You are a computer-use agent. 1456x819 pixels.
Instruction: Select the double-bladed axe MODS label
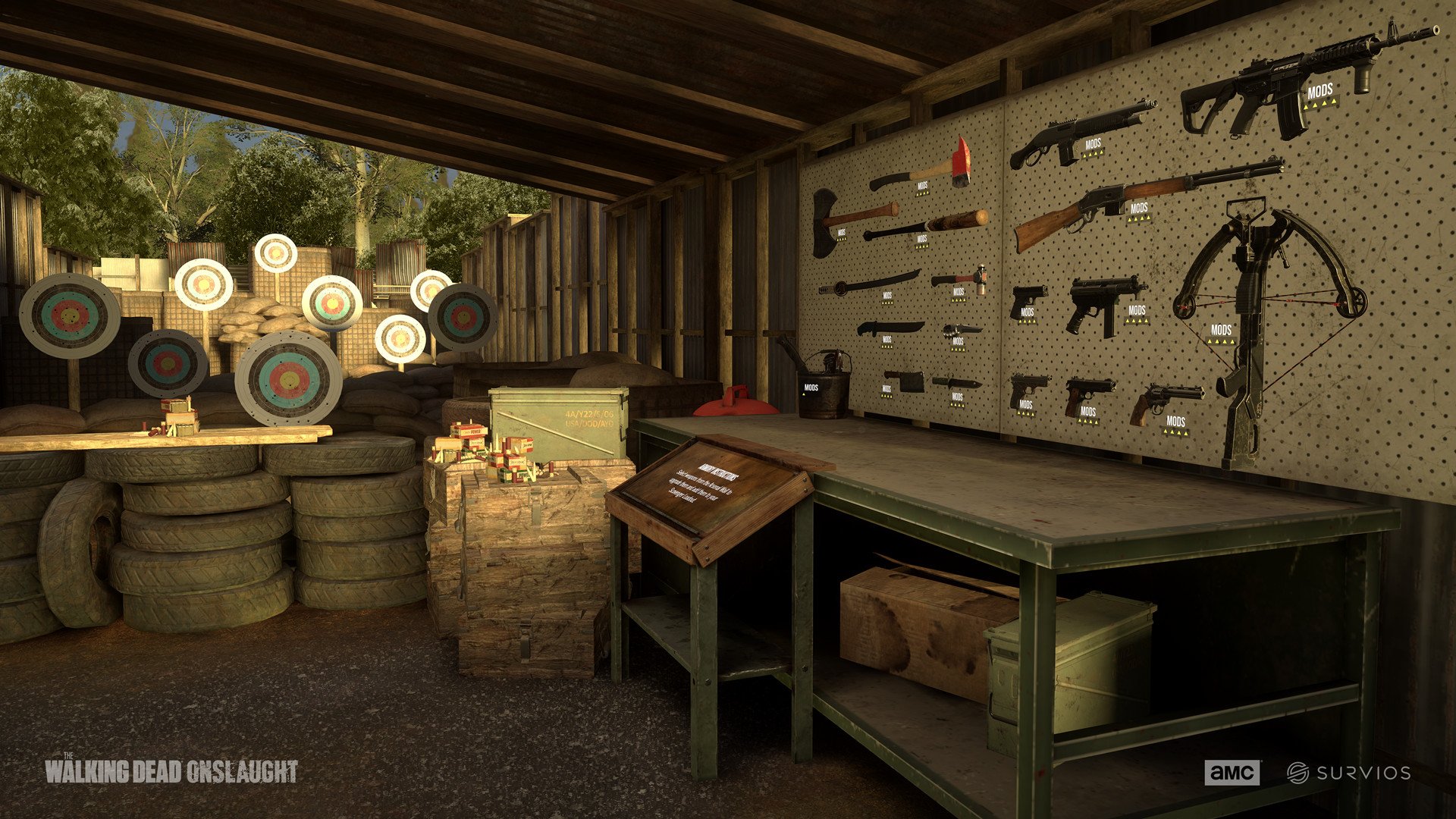coord(841,233)
